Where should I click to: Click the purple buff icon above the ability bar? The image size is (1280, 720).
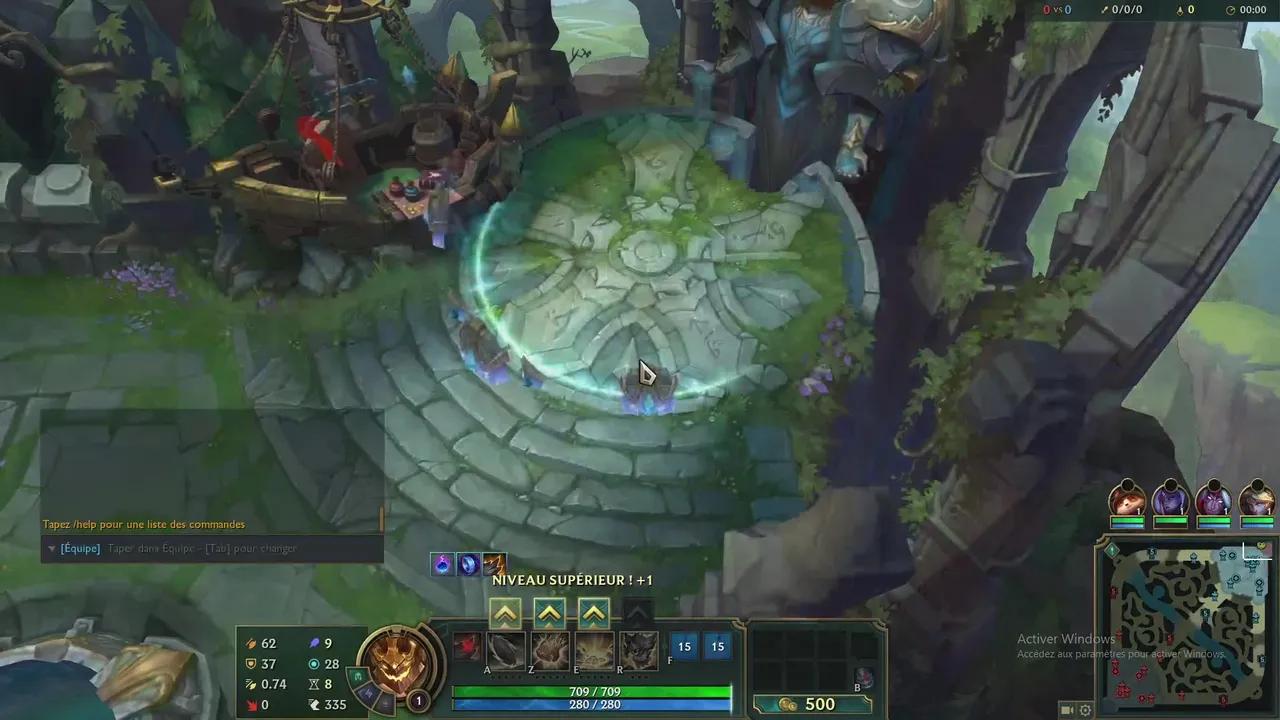click(441, 564)
